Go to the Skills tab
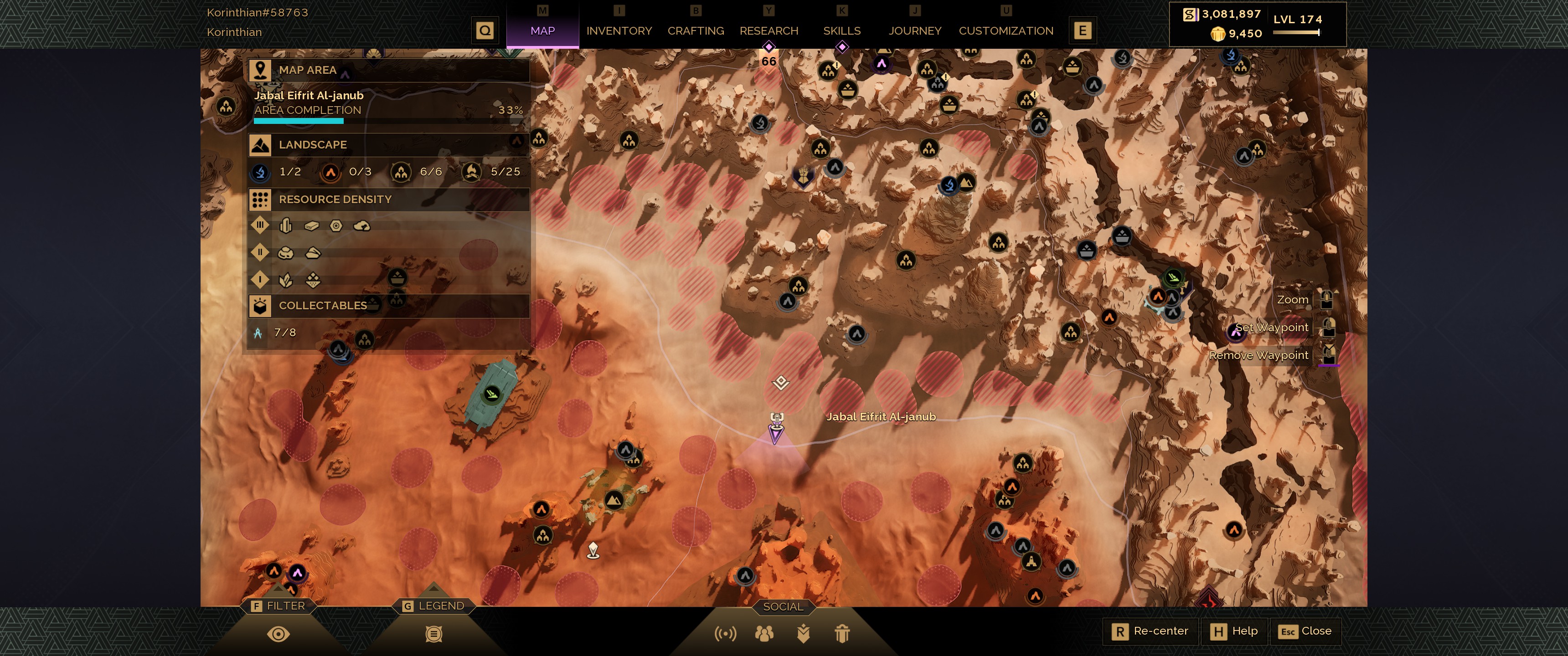 [x=841, y=31]
